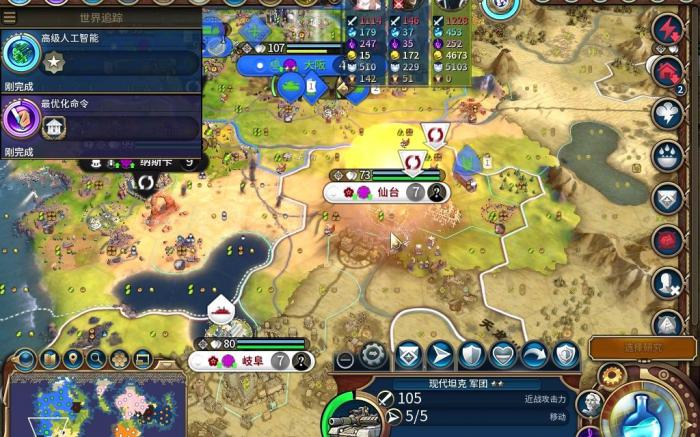Open the Gifu city banner
Image resolution: width=700 pixels, height=437 pixels.
coord(249,361)
